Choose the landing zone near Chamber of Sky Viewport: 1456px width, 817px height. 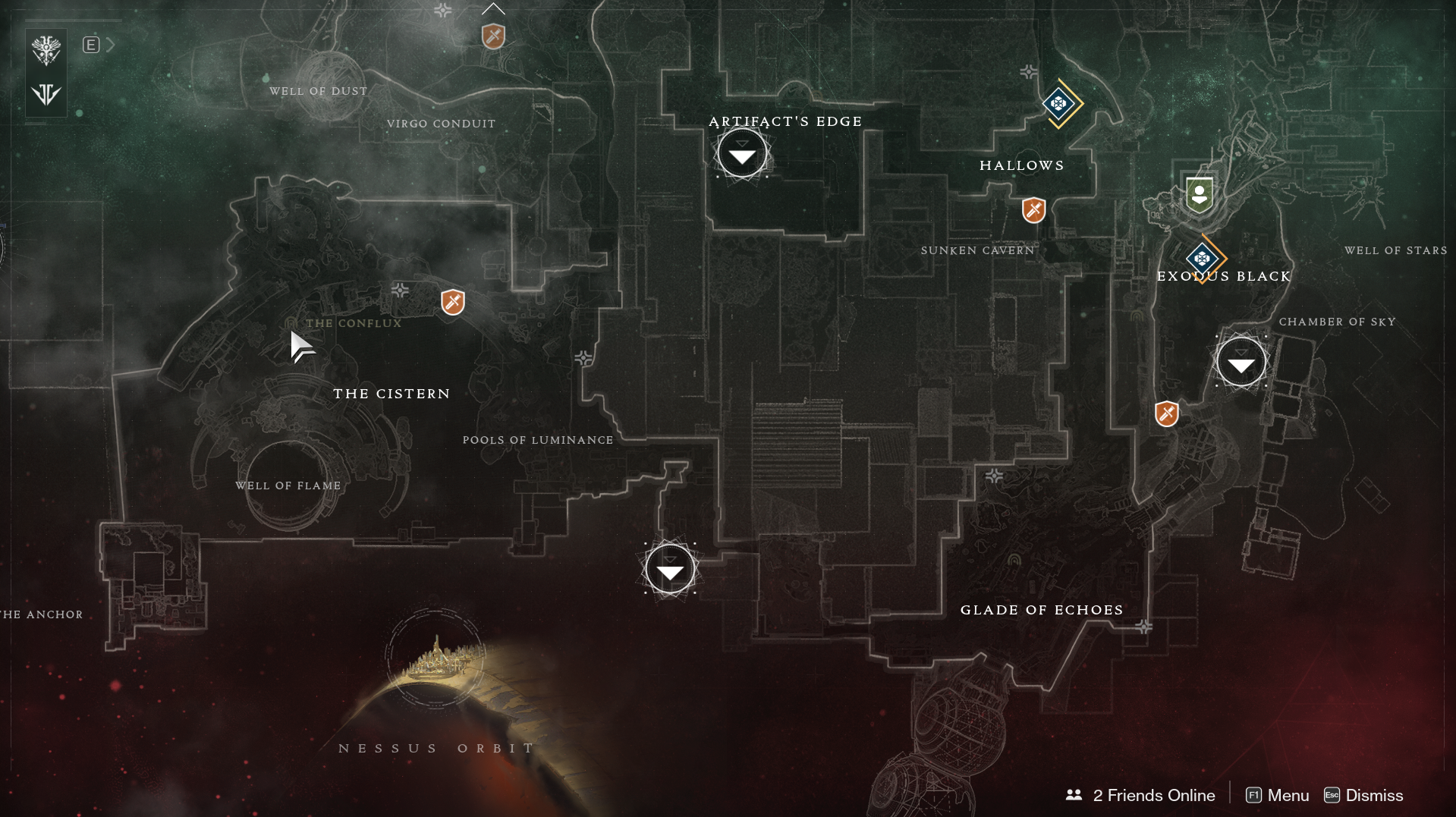[1241, 362]
